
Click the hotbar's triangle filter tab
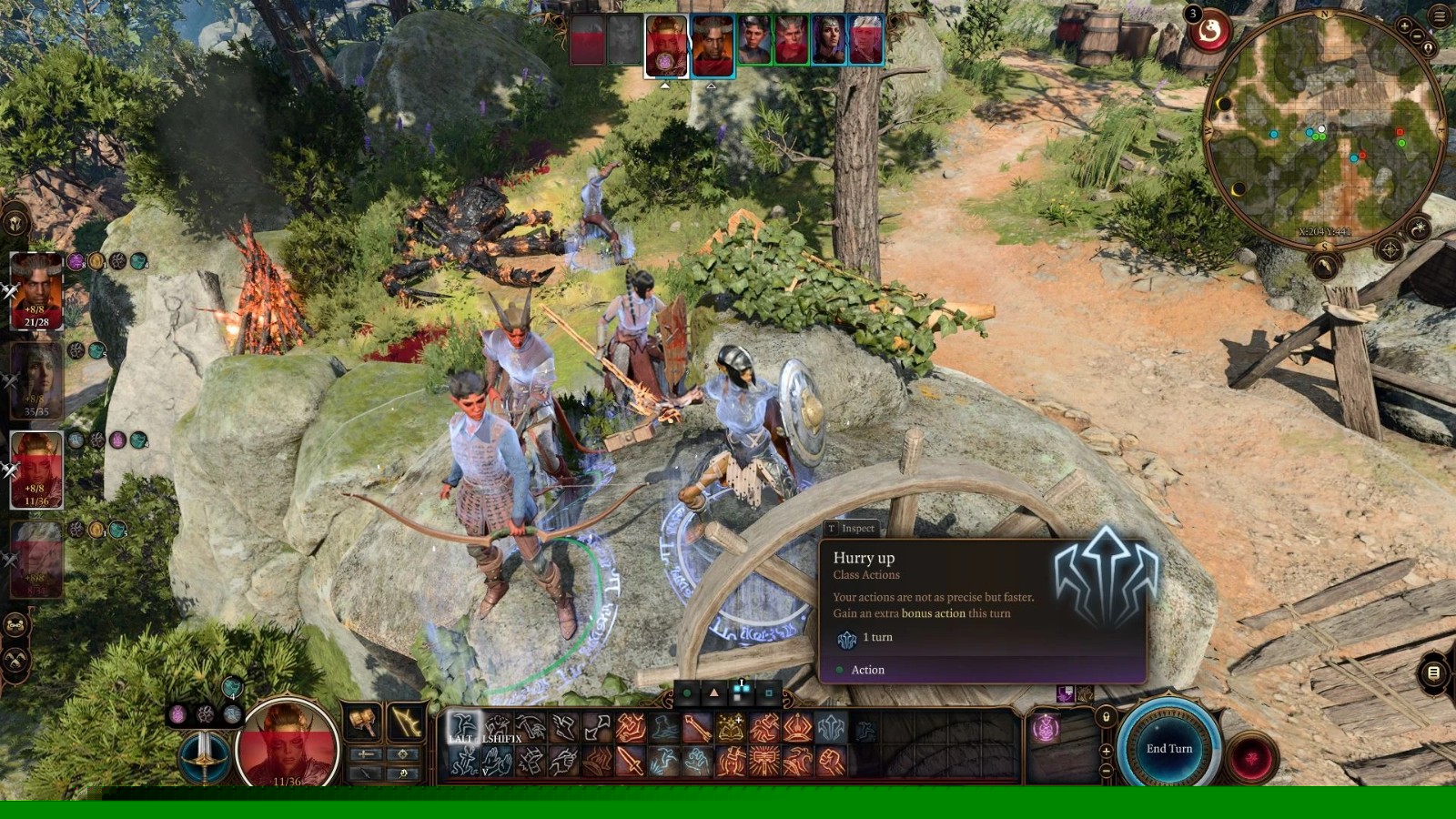click(x=714, y=693)
